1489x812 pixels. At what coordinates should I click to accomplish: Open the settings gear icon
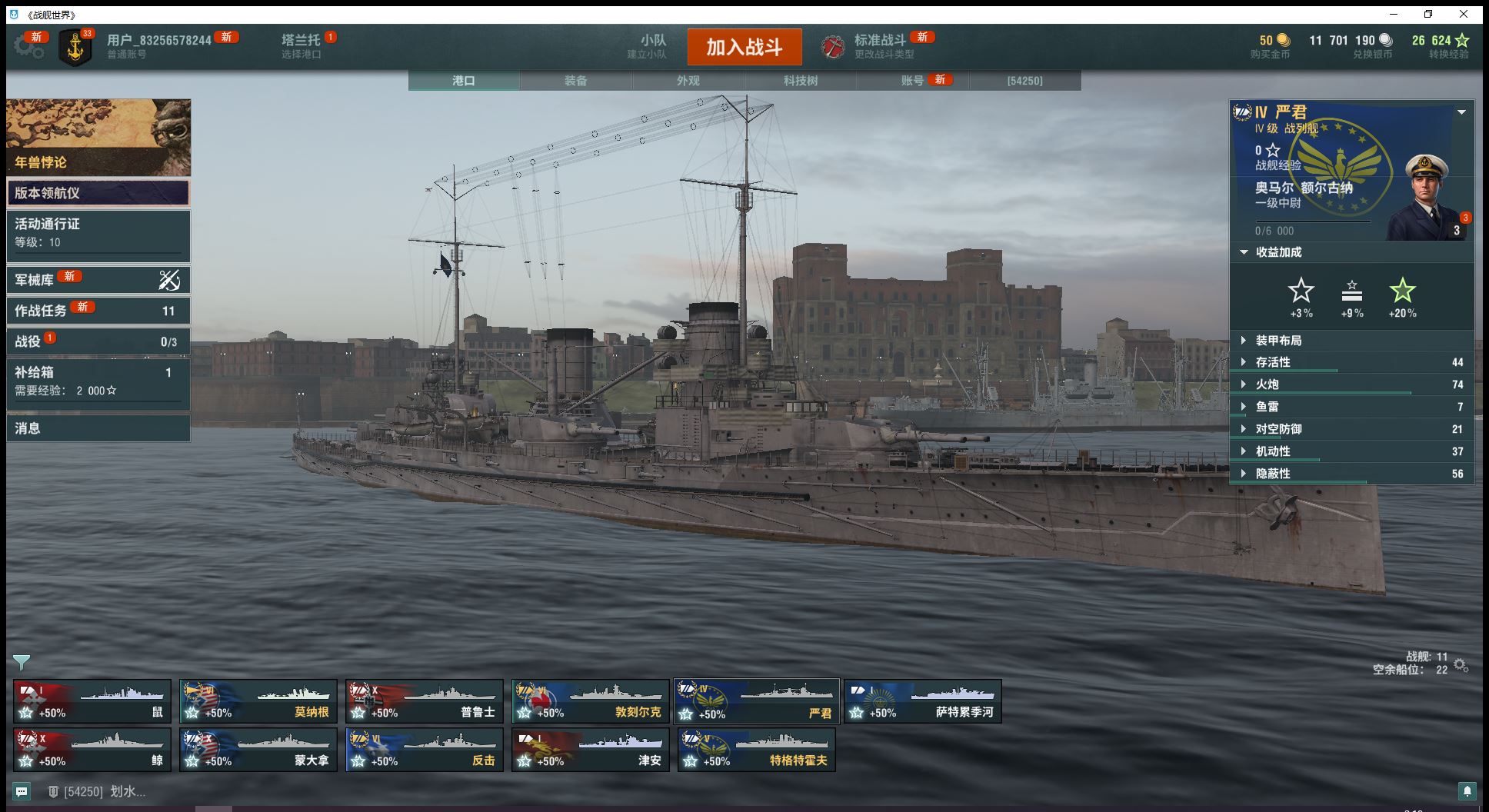(x=28, y=46)
